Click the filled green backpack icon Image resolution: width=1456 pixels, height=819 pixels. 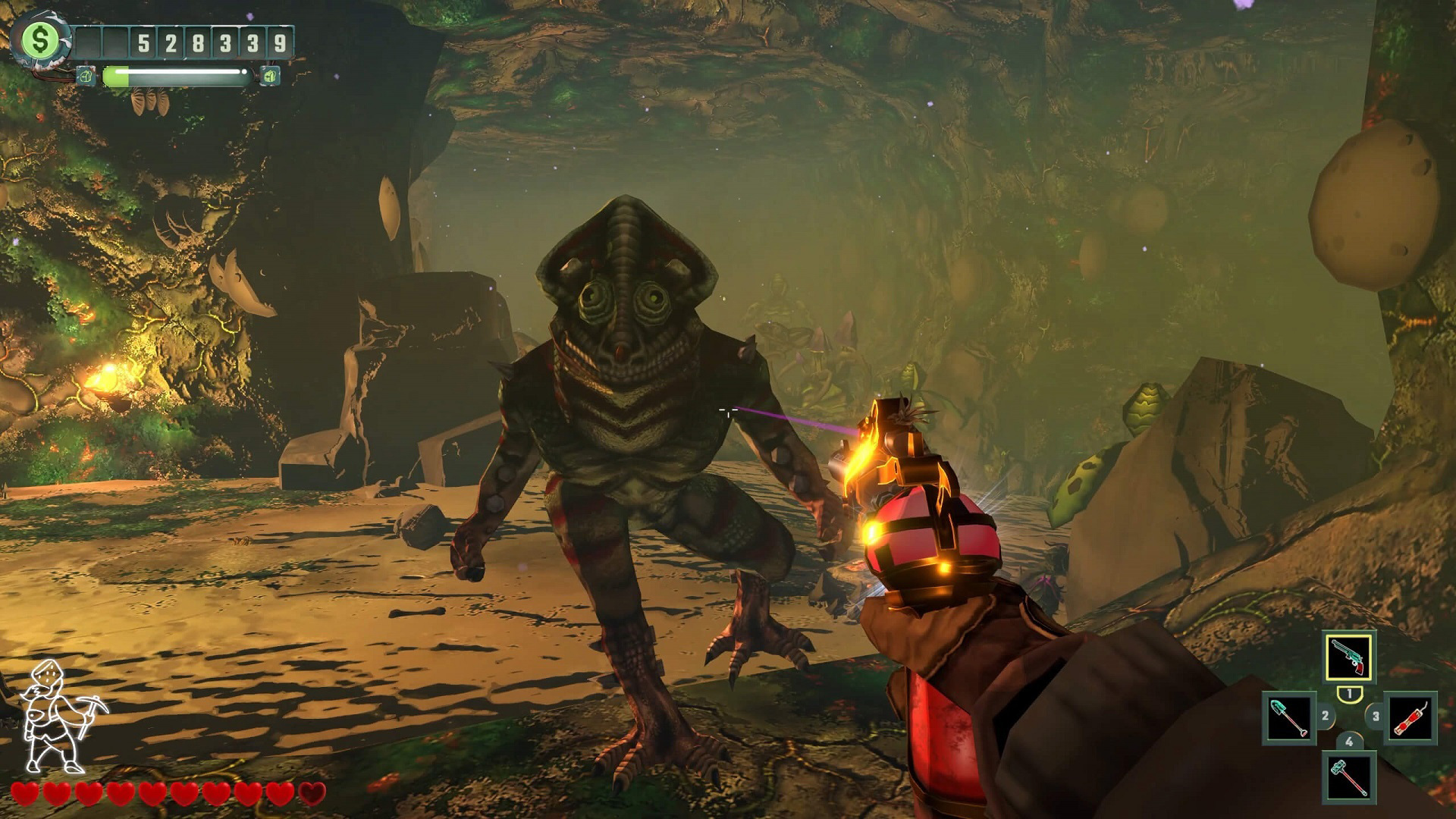coord(270,75)
